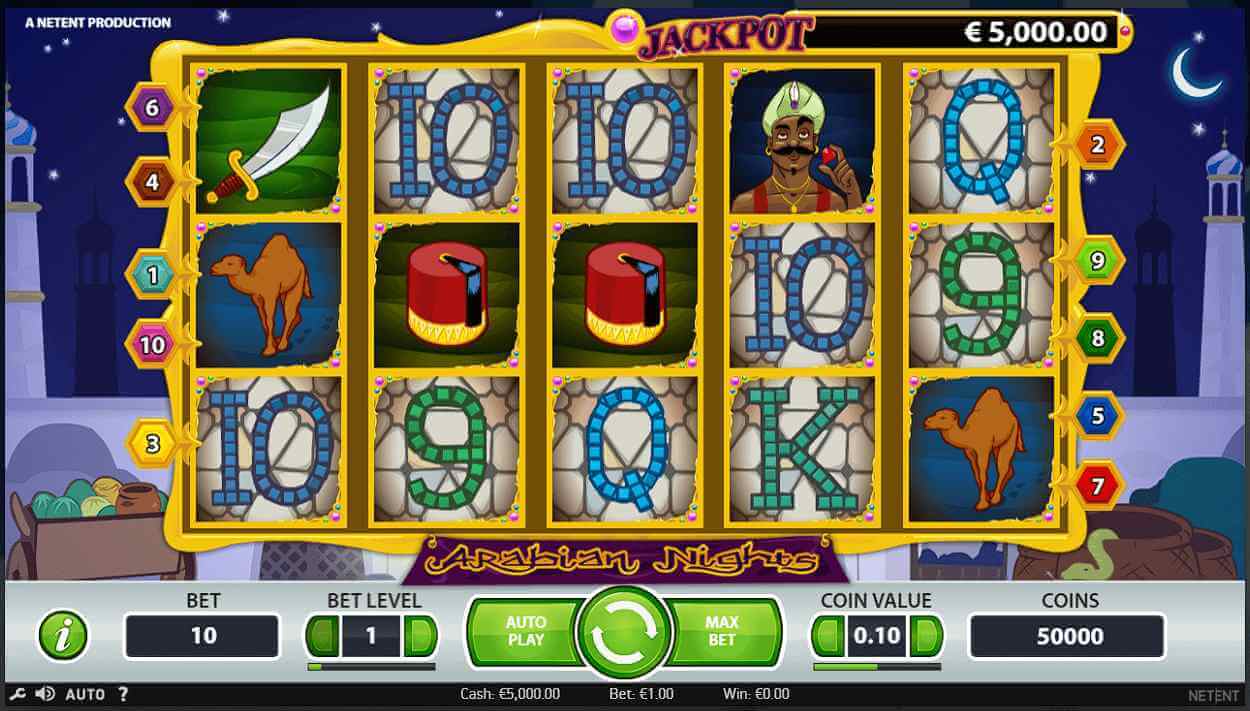Image resolution: width=1250 pixels, height=711 pixels.
Task: Raise the coin value
Action: [927, 636]
